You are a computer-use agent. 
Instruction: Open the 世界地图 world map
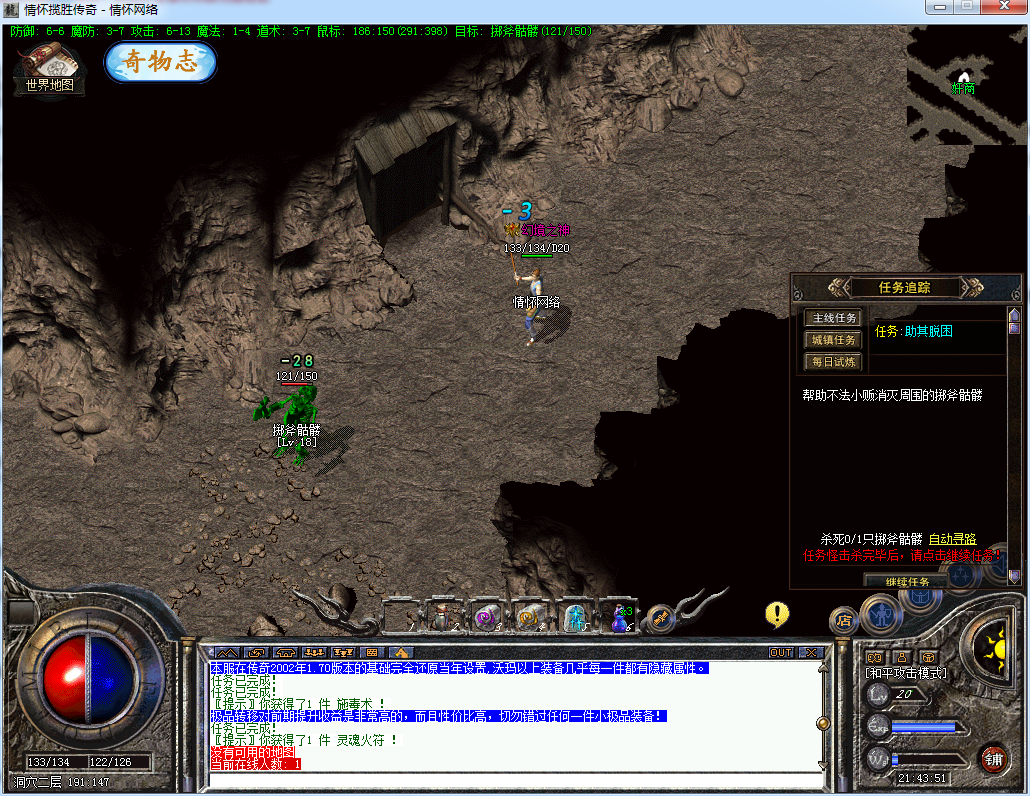click(49, 68)
